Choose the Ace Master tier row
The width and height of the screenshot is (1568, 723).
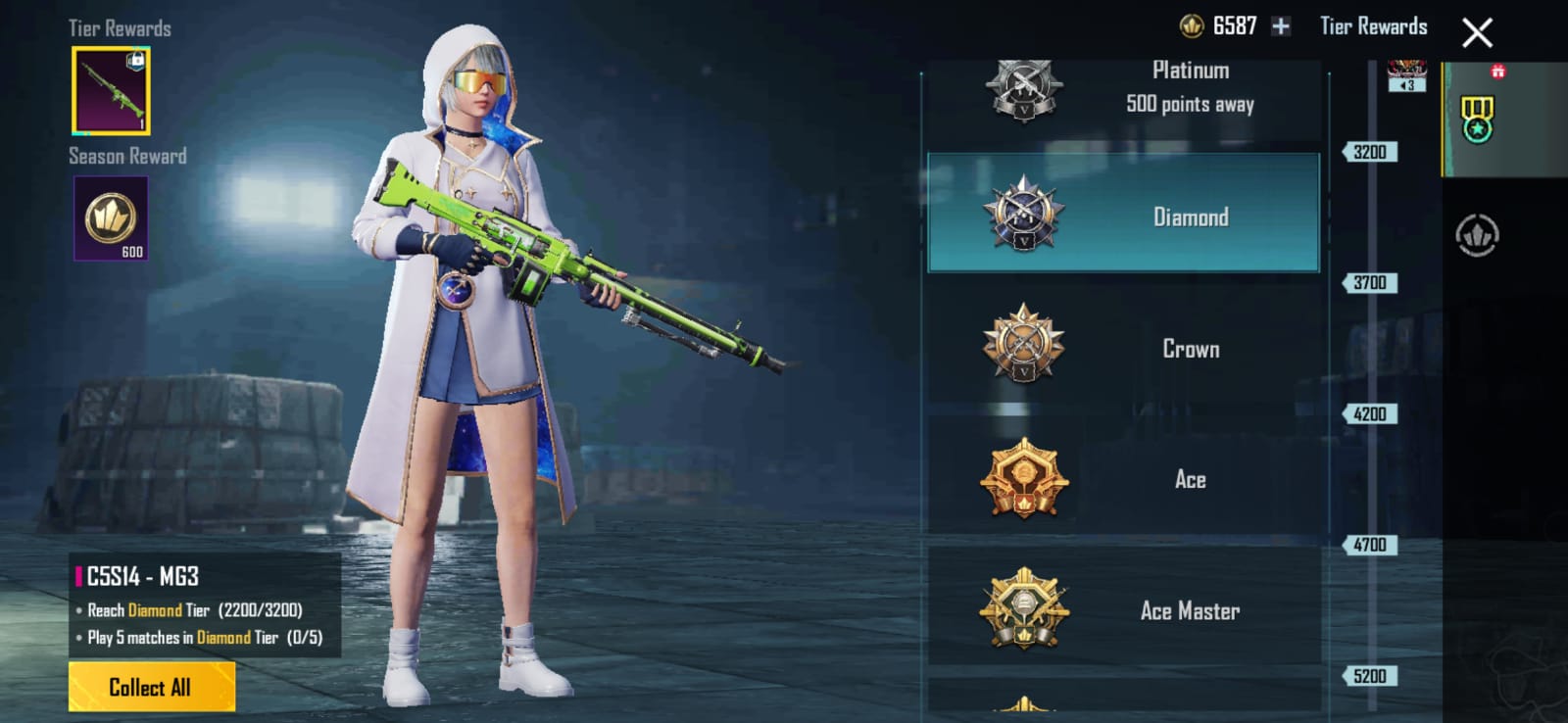tap(1123, 609)
